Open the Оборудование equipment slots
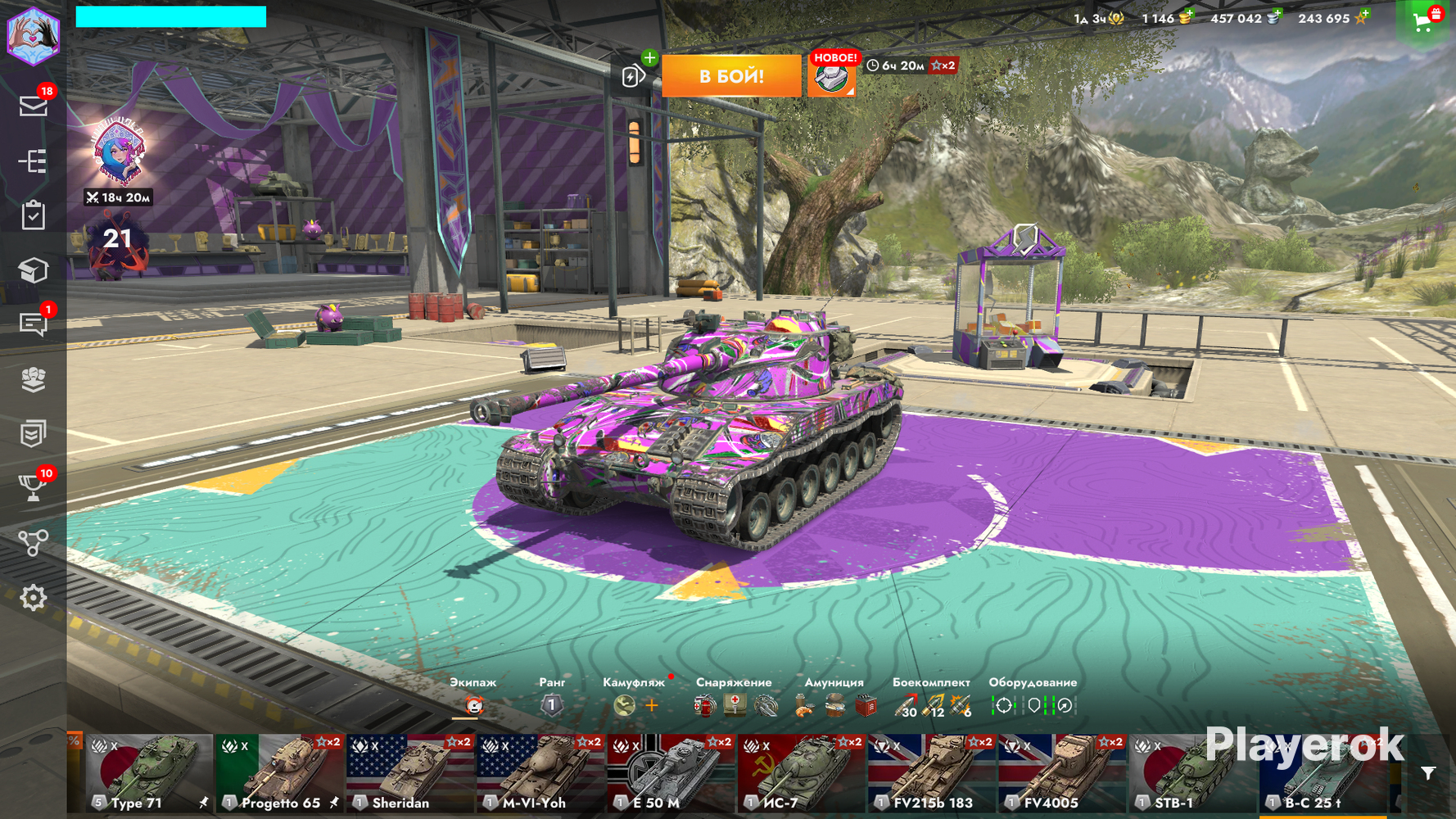The height and width of the screenshot is (819, 1456). click(1033, 704)
